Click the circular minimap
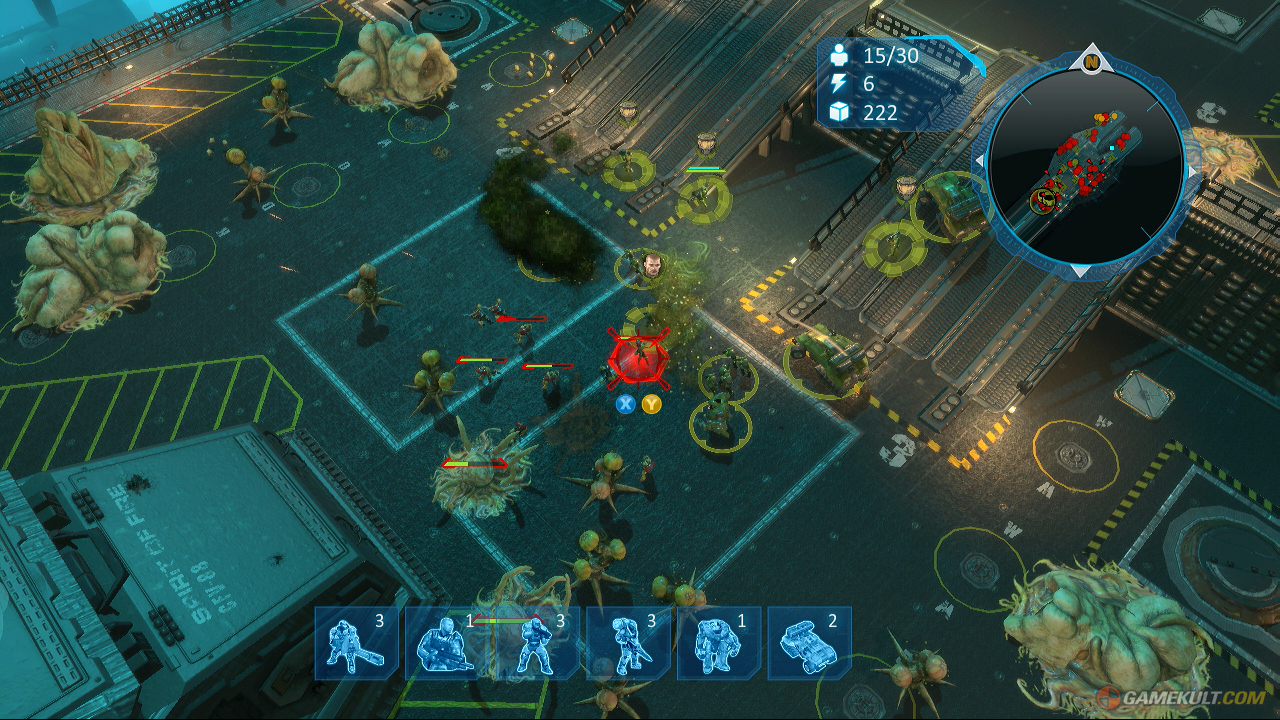1280x720 pixels. [x=1086, y=163]
